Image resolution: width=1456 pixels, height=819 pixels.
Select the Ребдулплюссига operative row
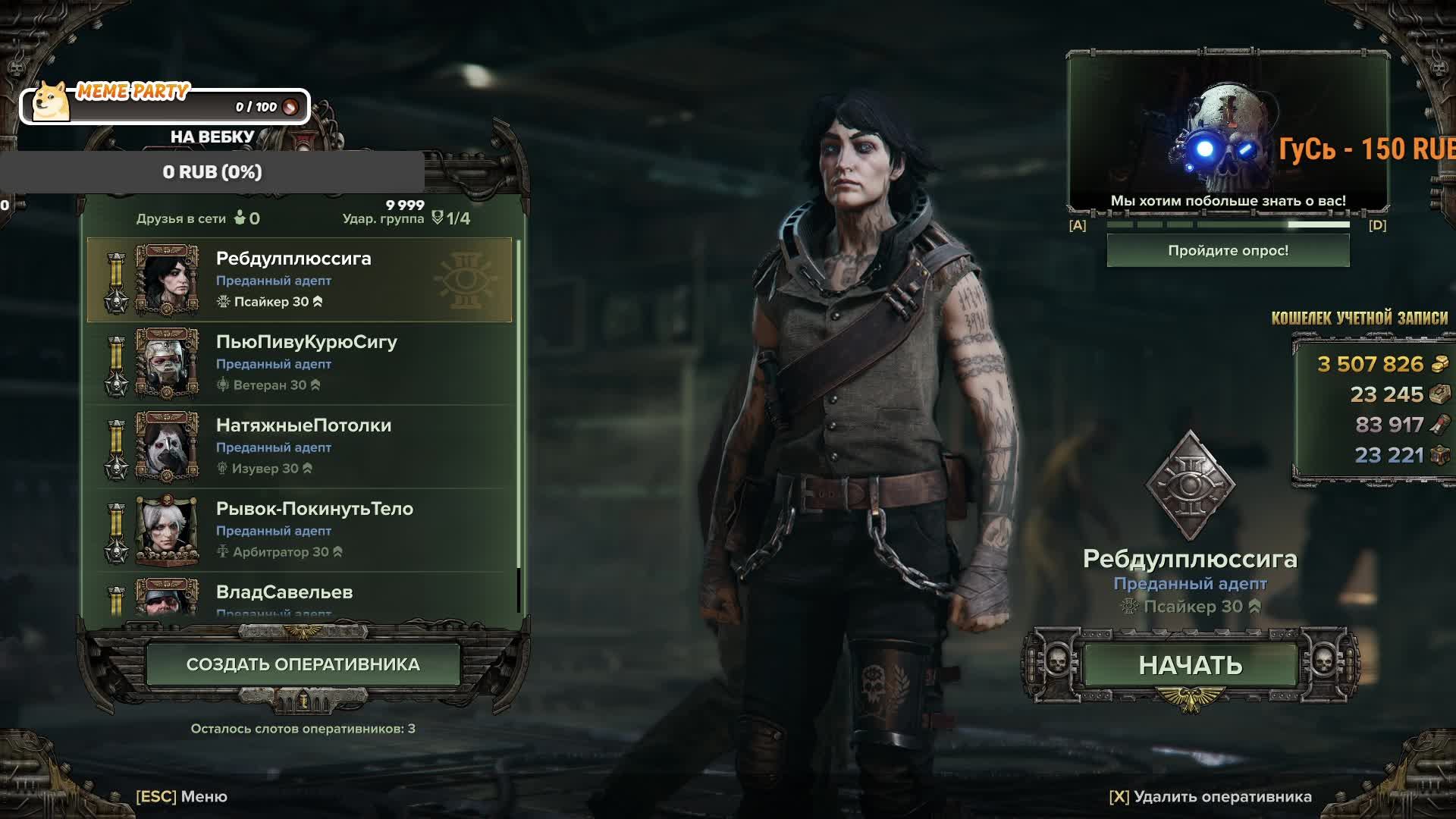coord(300,280)
